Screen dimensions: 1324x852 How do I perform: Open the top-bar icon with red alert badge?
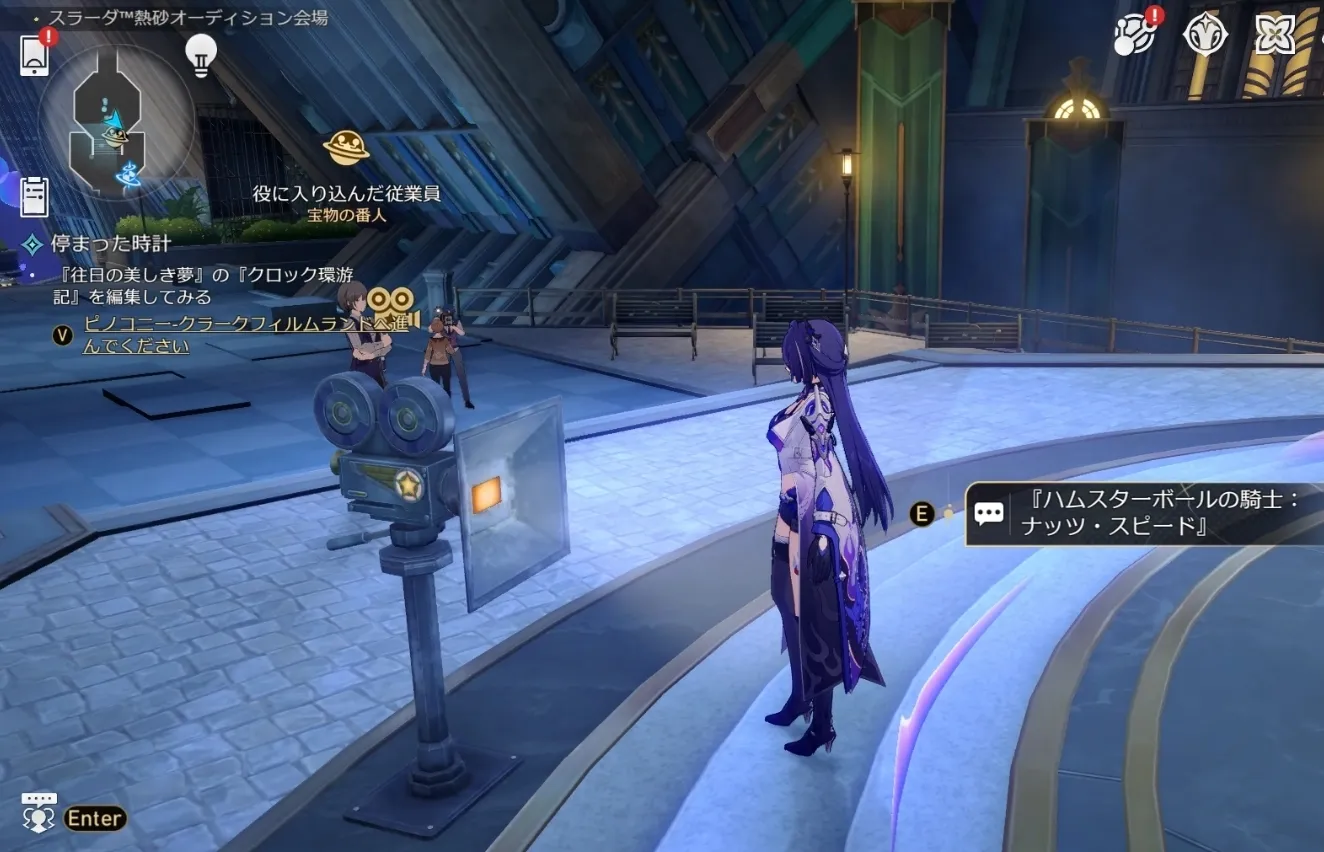pyautogui.click(x=1134, y=35)
